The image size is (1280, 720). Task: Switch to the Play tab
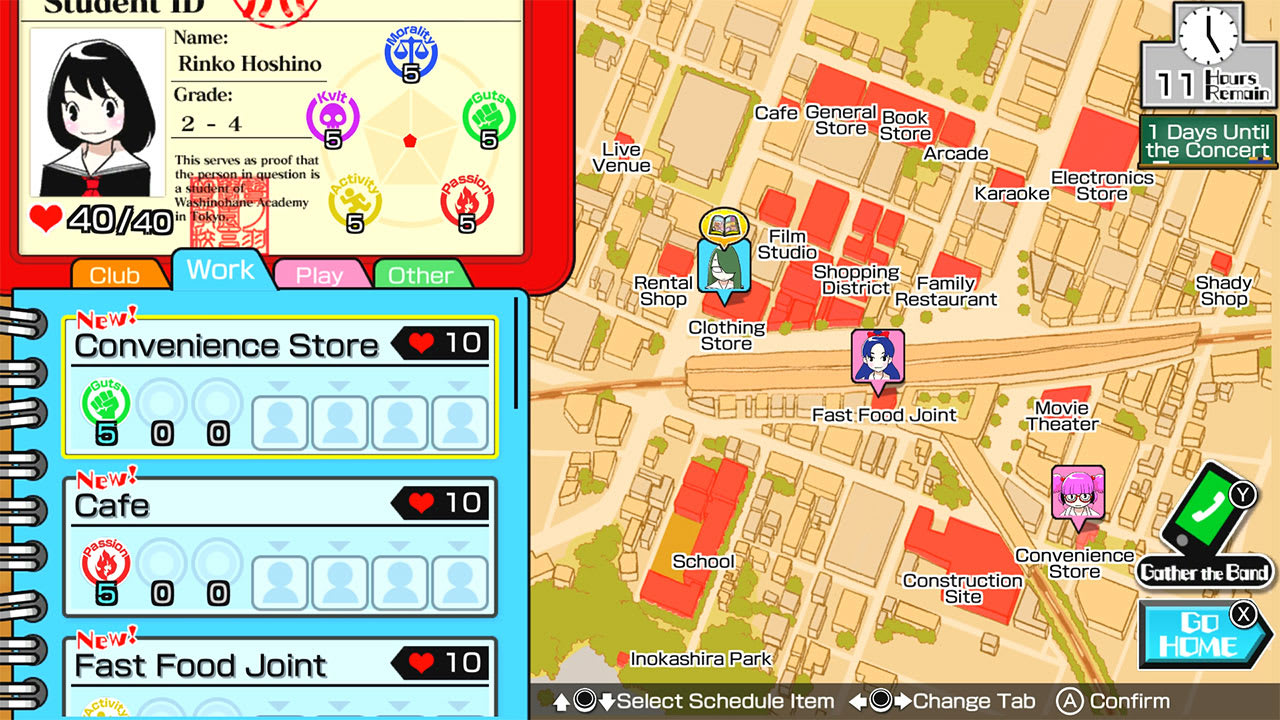click(x=322, y=273)
